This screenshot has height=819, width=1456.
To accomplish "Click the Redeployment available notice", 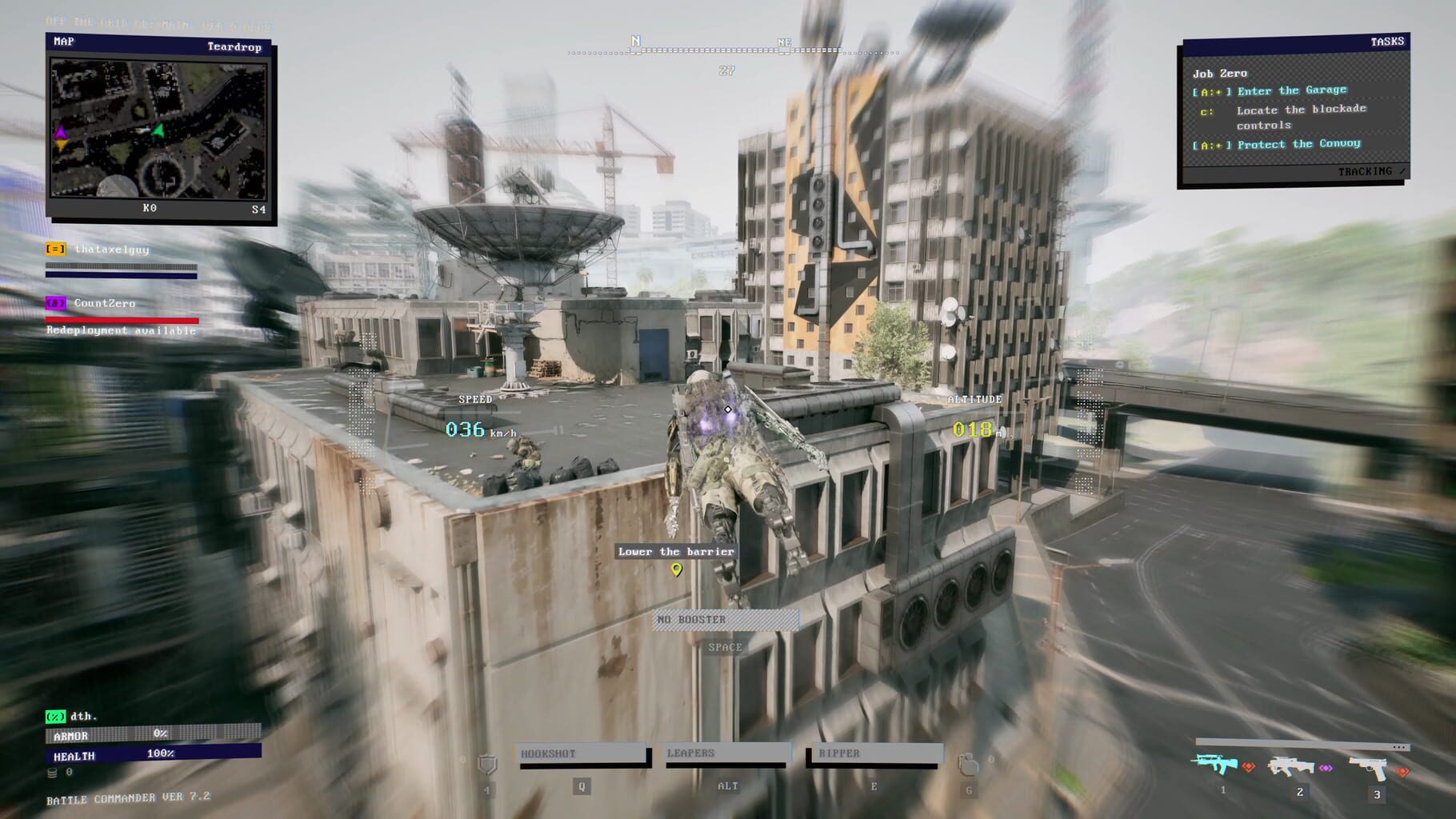I will pos(120,330).
